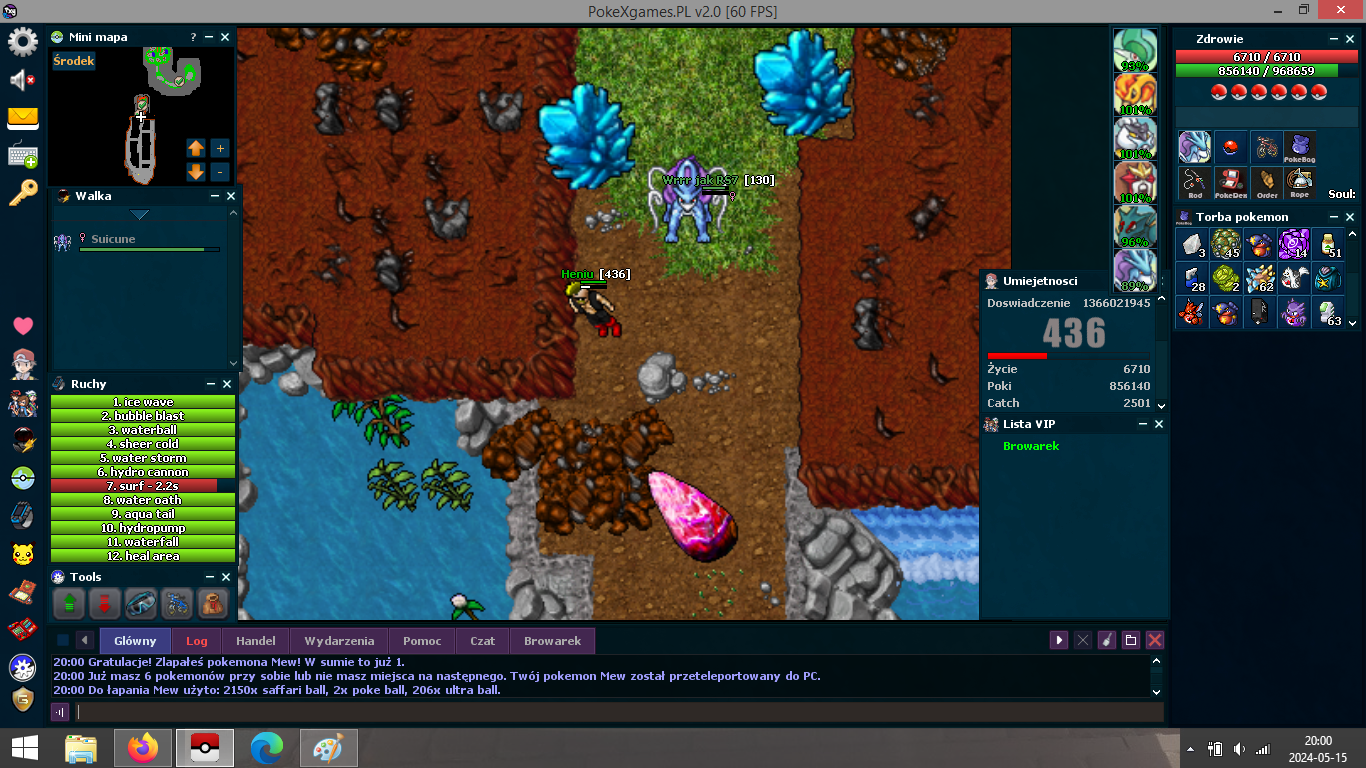Use the ice wave move
This screenshot has width=1366, height=768.
click(143, 402)
